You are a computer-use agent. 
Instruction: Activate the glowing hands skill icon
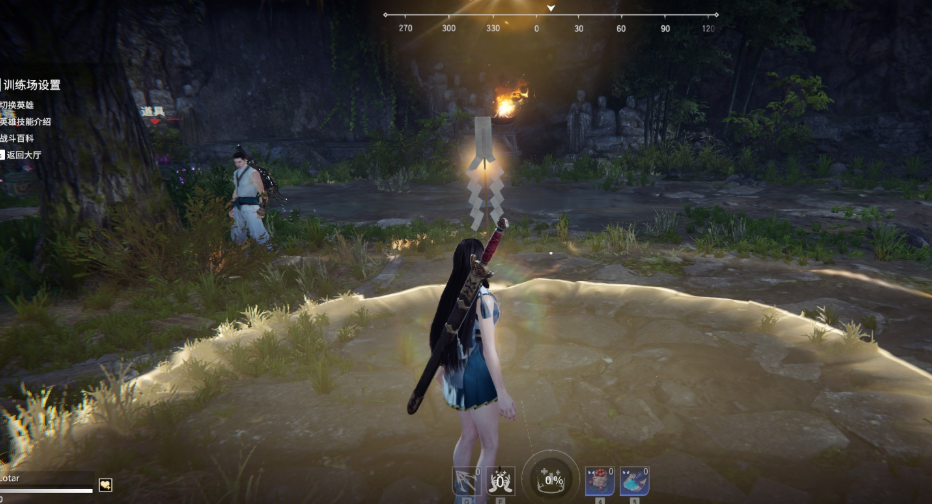500,481
